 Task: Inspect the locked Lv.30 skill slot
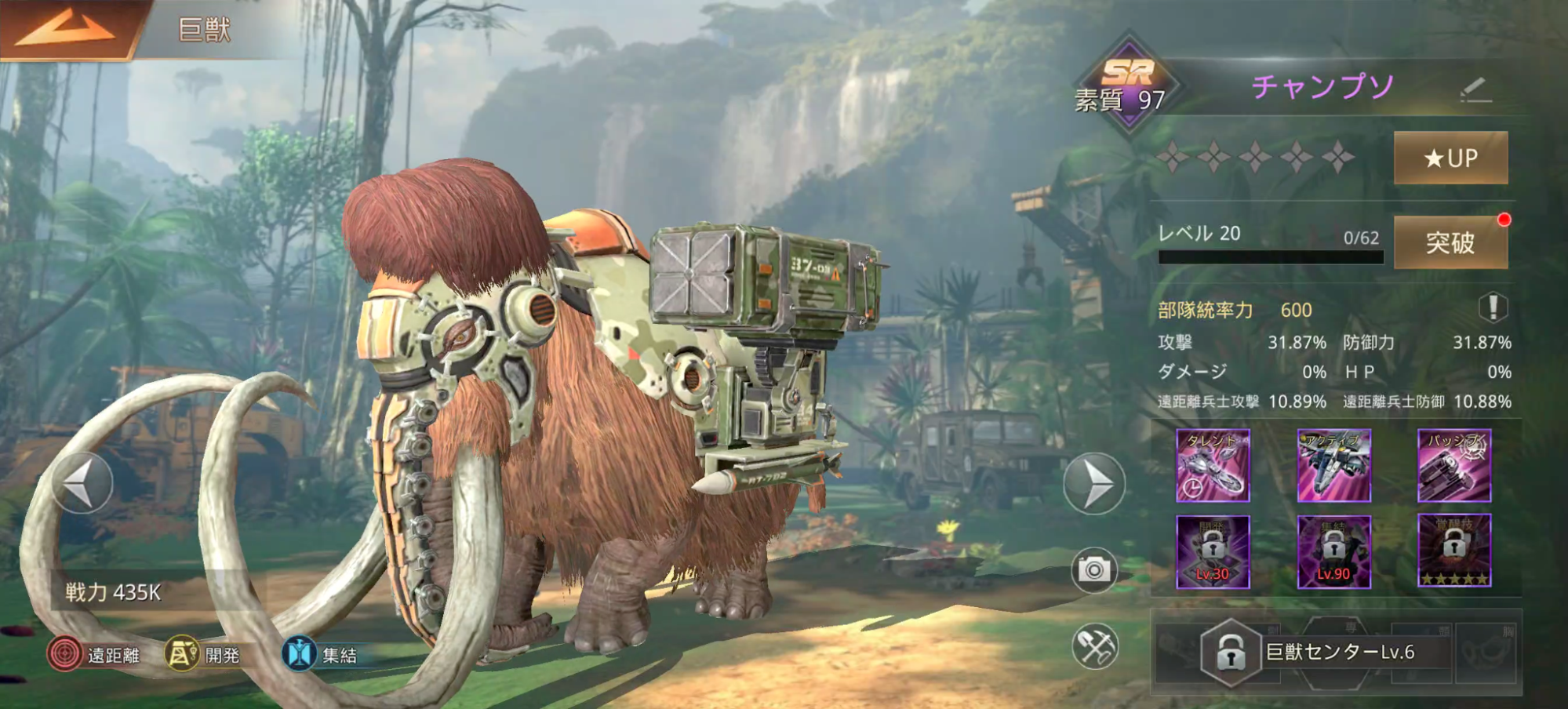1213,551
